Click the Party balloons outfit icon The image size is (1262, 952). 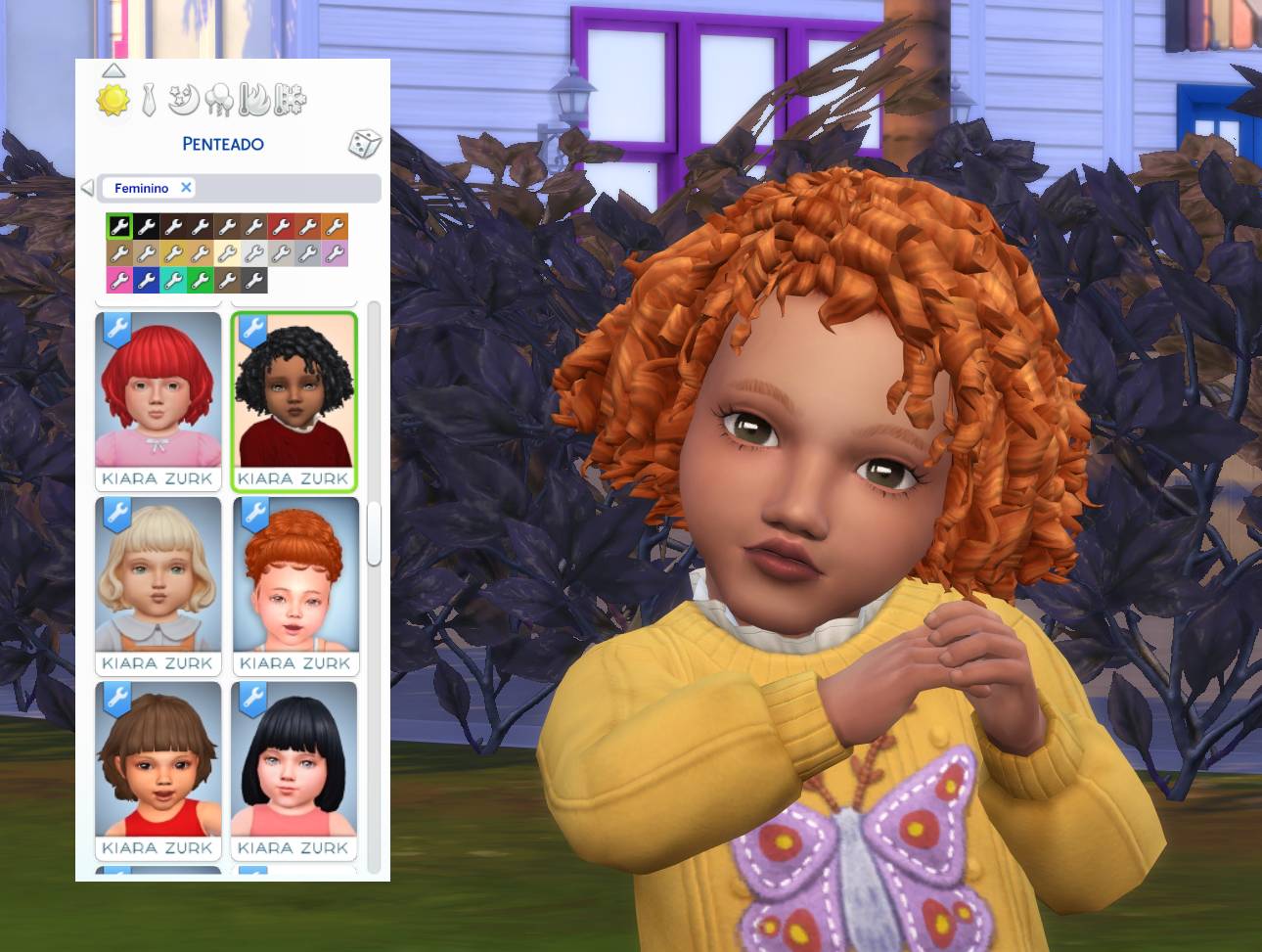(217, 98)
